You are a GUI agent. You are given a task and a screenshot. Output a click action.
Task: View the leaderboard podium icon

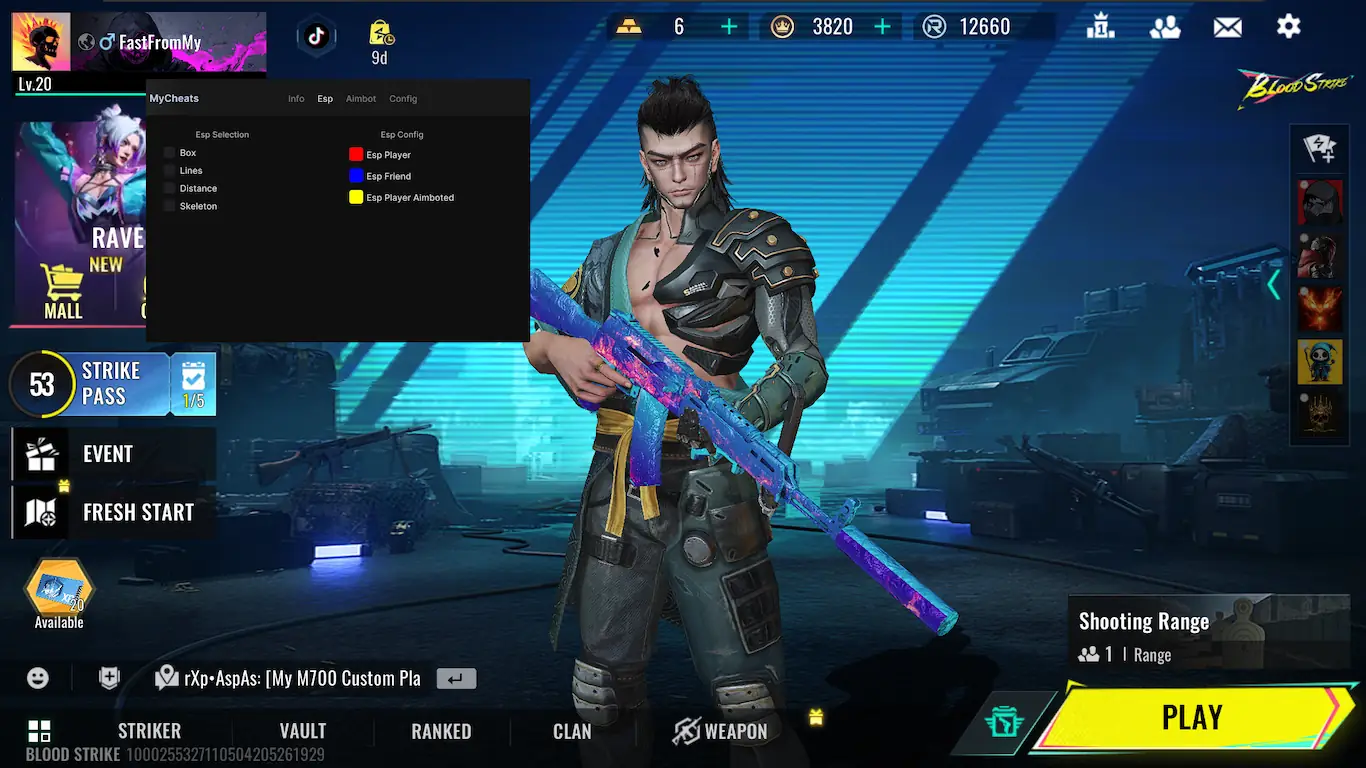1101,28
